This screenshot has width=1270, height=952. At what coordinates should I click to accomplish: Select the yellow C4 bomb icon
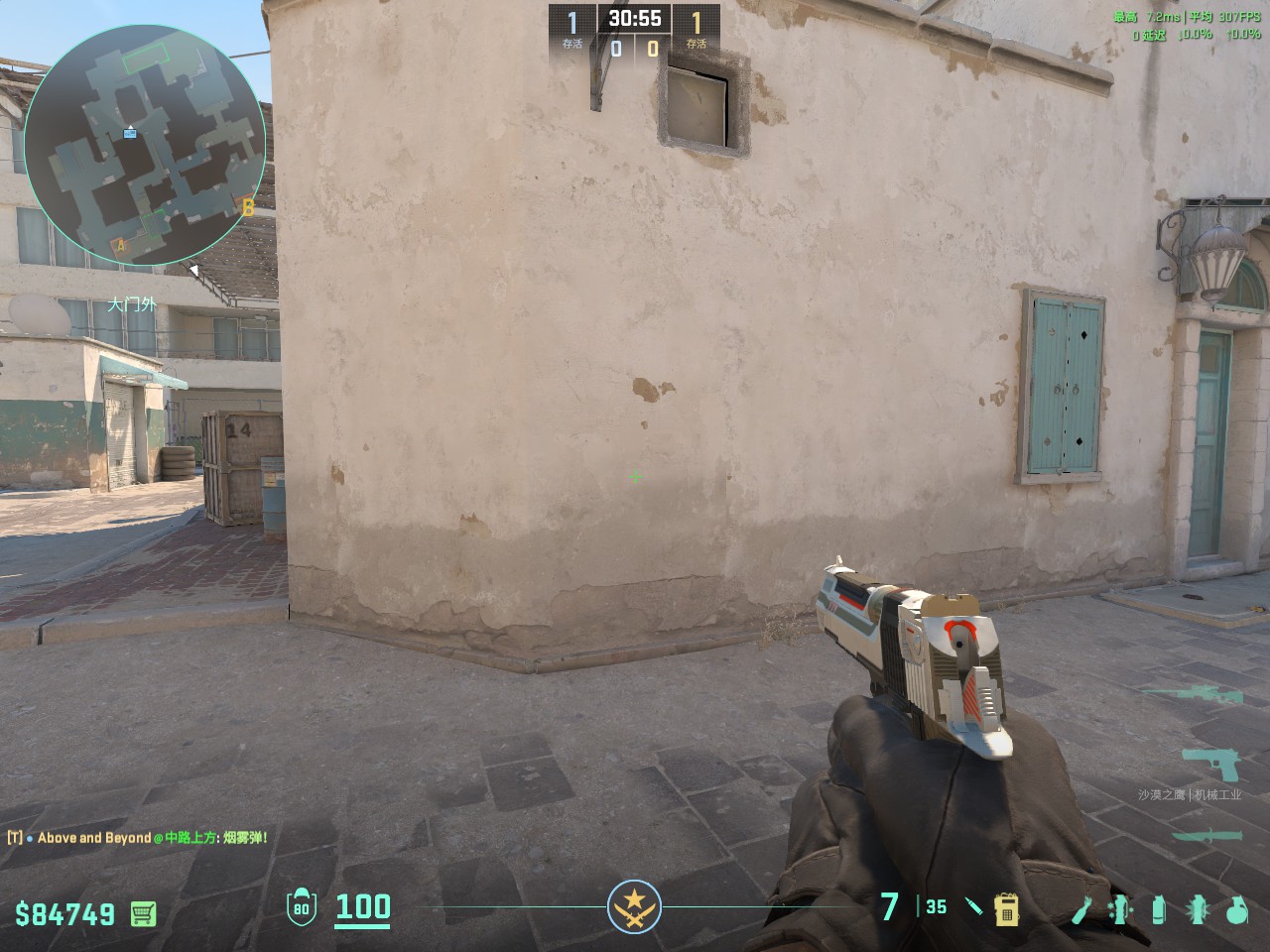[1006, 907]
